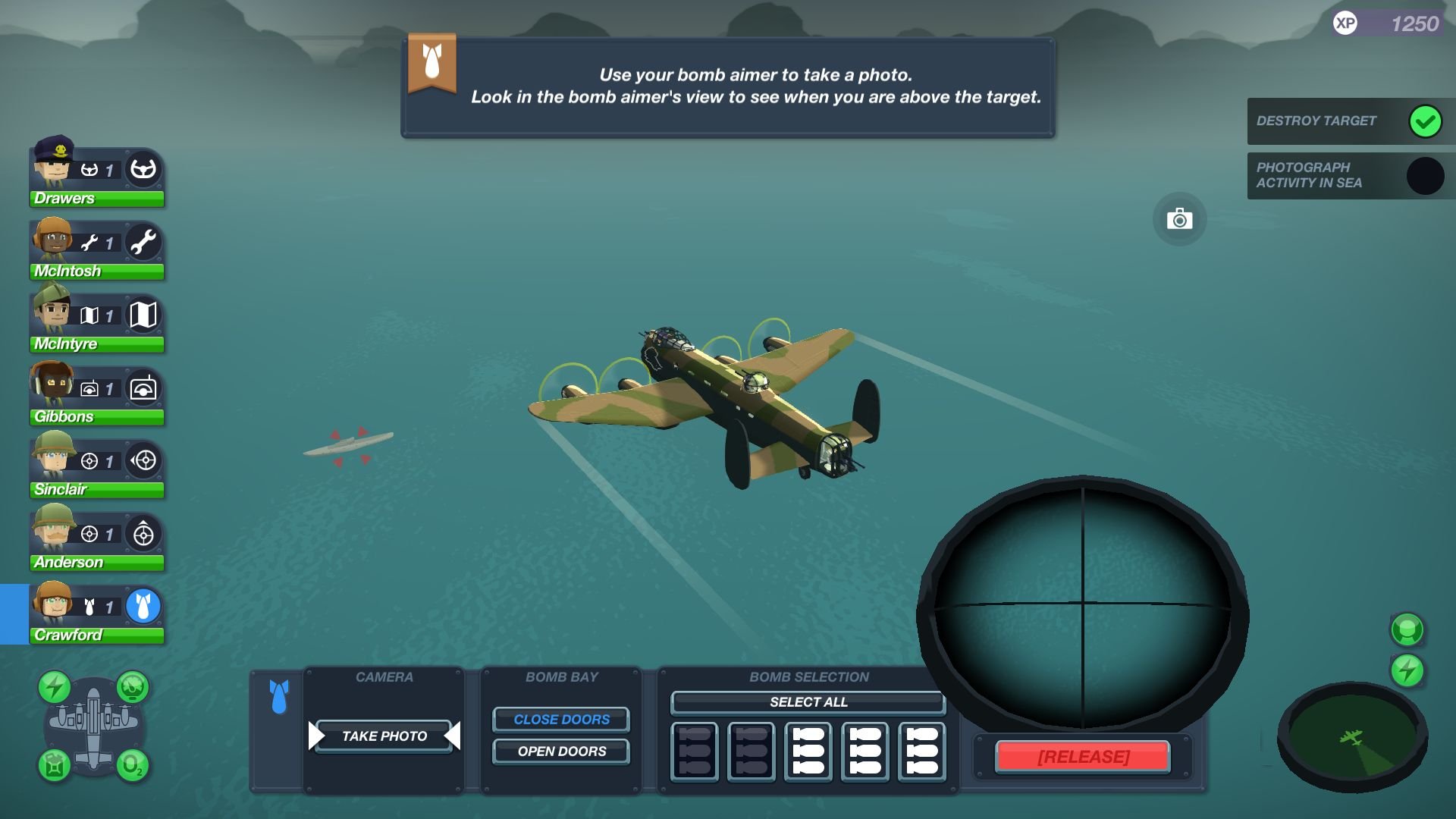Screen dimensions: 1456x819
Task: Click the right arrow beside Take Photo
Action: pyautogui.click(x=452, y=735)
